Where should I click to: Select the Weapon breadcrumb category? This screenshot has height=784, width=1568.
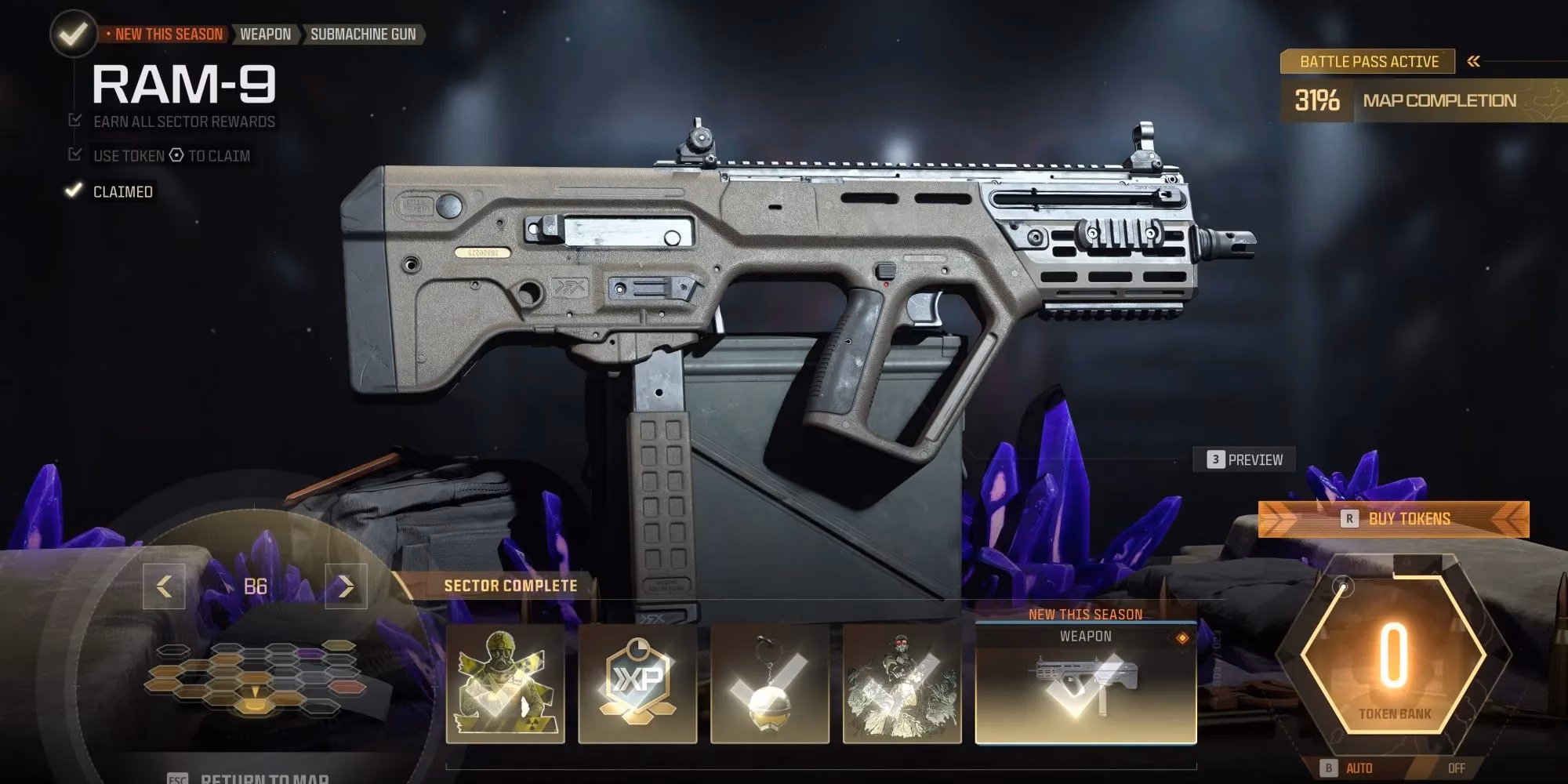266,34
